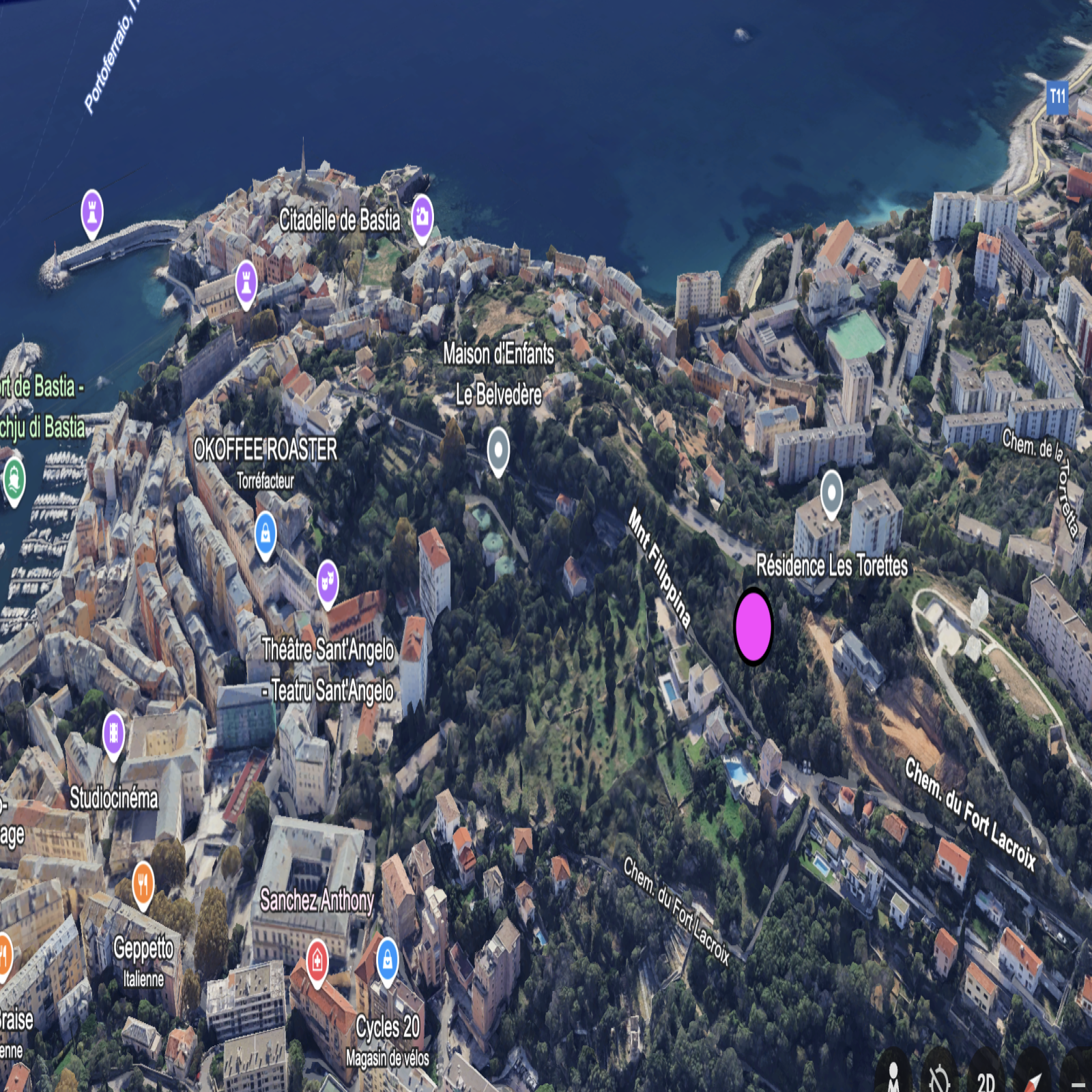Switch the map to 2D view
Screen dimensions: 1092x1092
(986, 1080)
